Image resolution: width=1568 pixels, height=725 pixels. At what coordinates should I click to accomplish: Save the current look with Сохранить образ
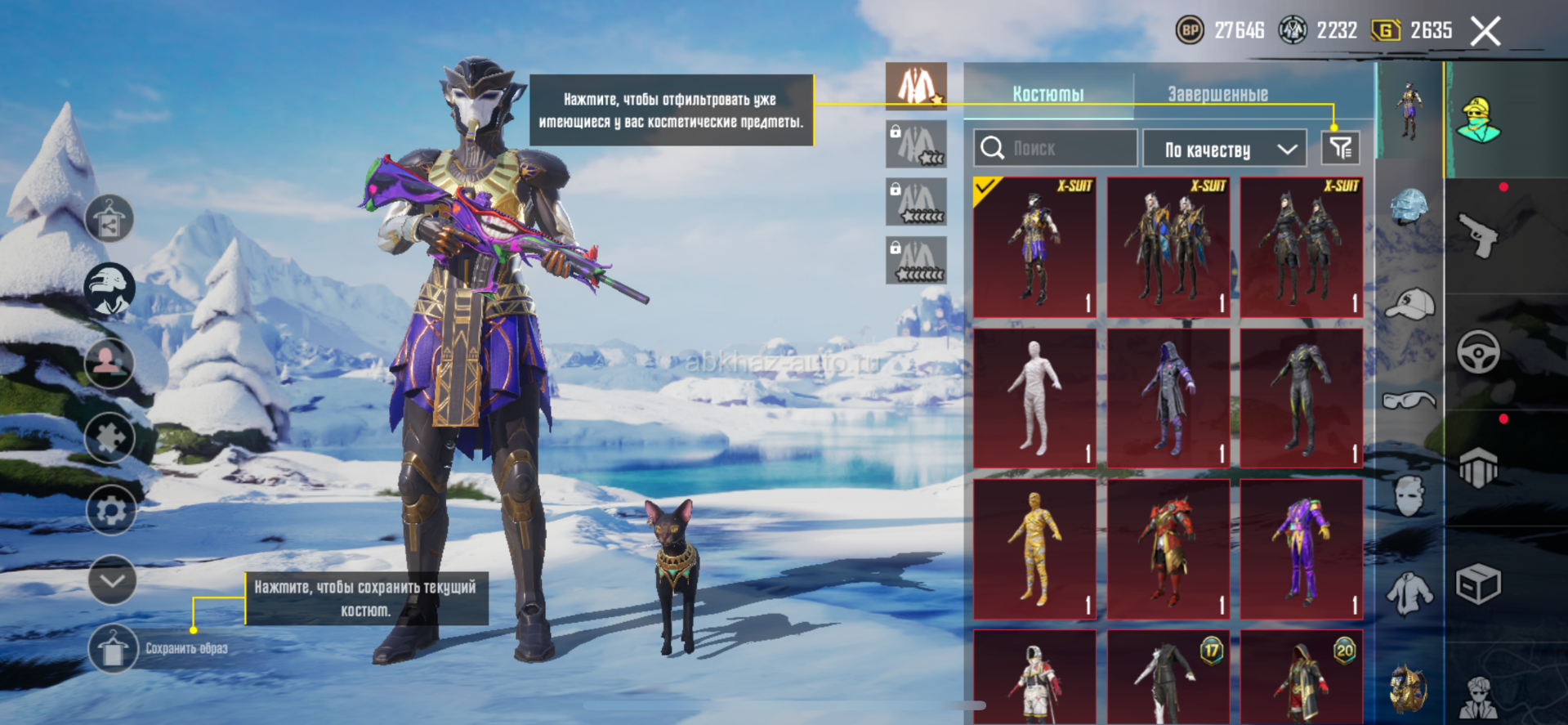point(114,648)
